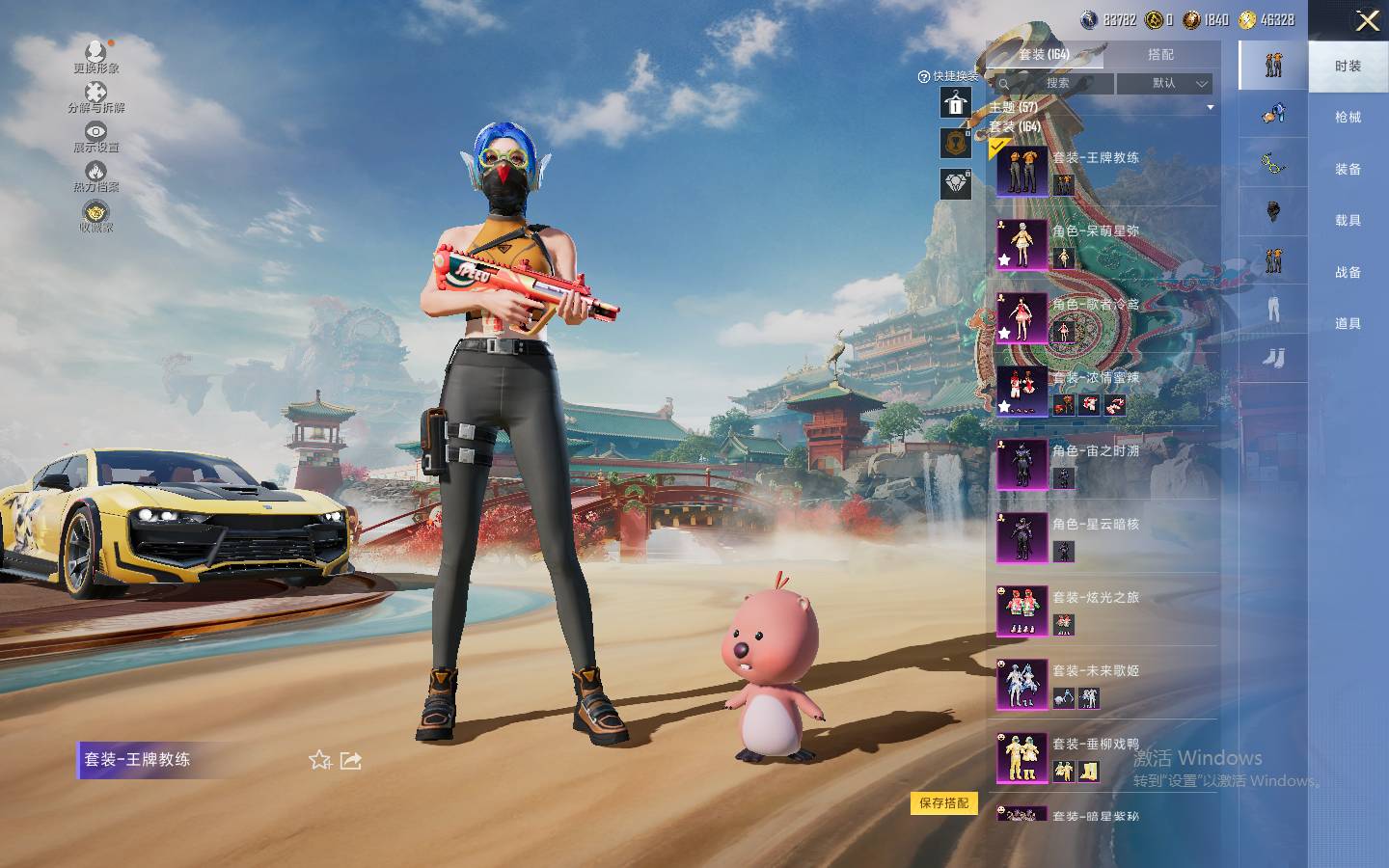Select the glasses accessory subcategory icon
1389x868 pixels.
pyautogui.click(x=1273, y=164)
